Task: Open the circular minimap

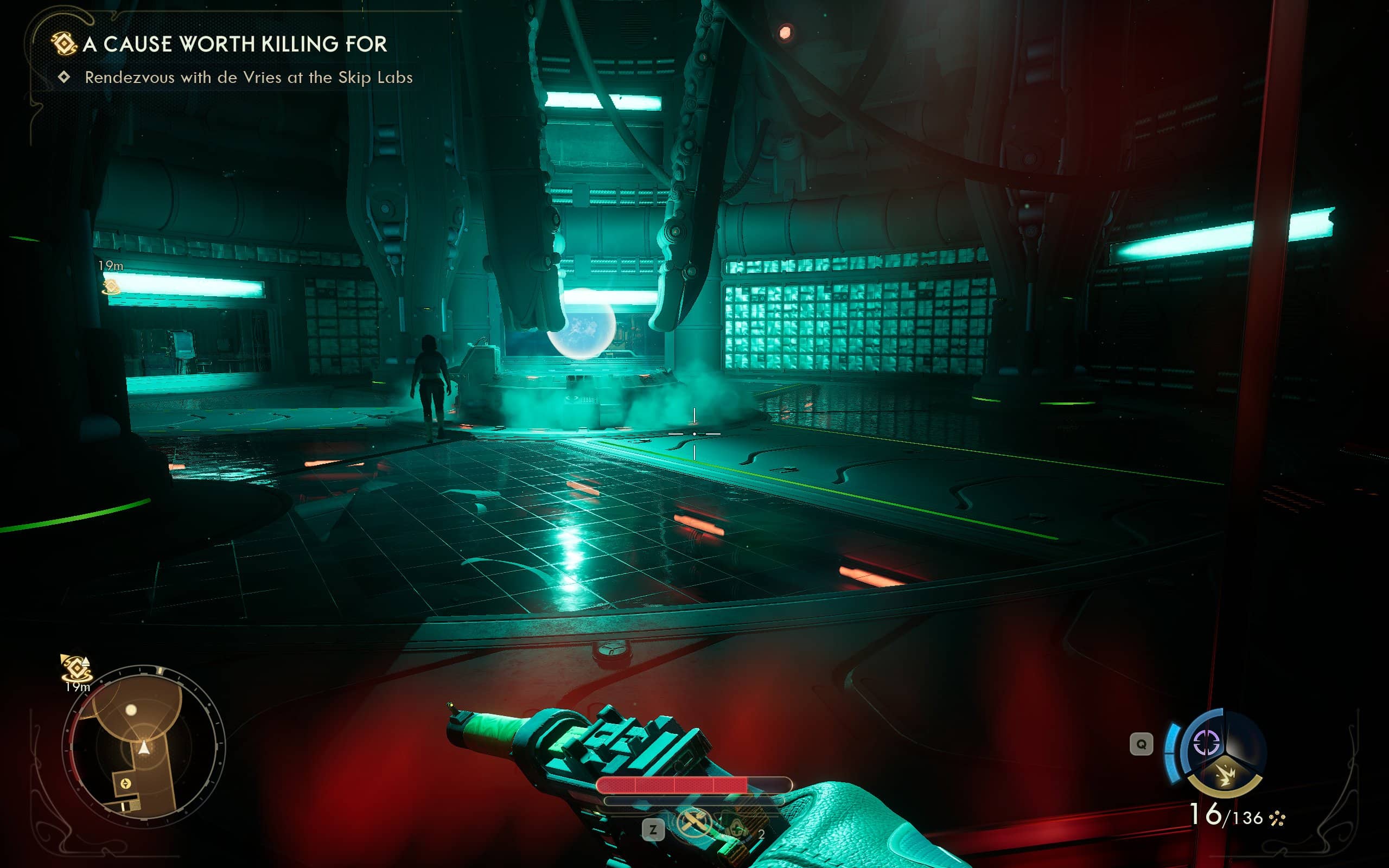Action: tap(143, 746)
